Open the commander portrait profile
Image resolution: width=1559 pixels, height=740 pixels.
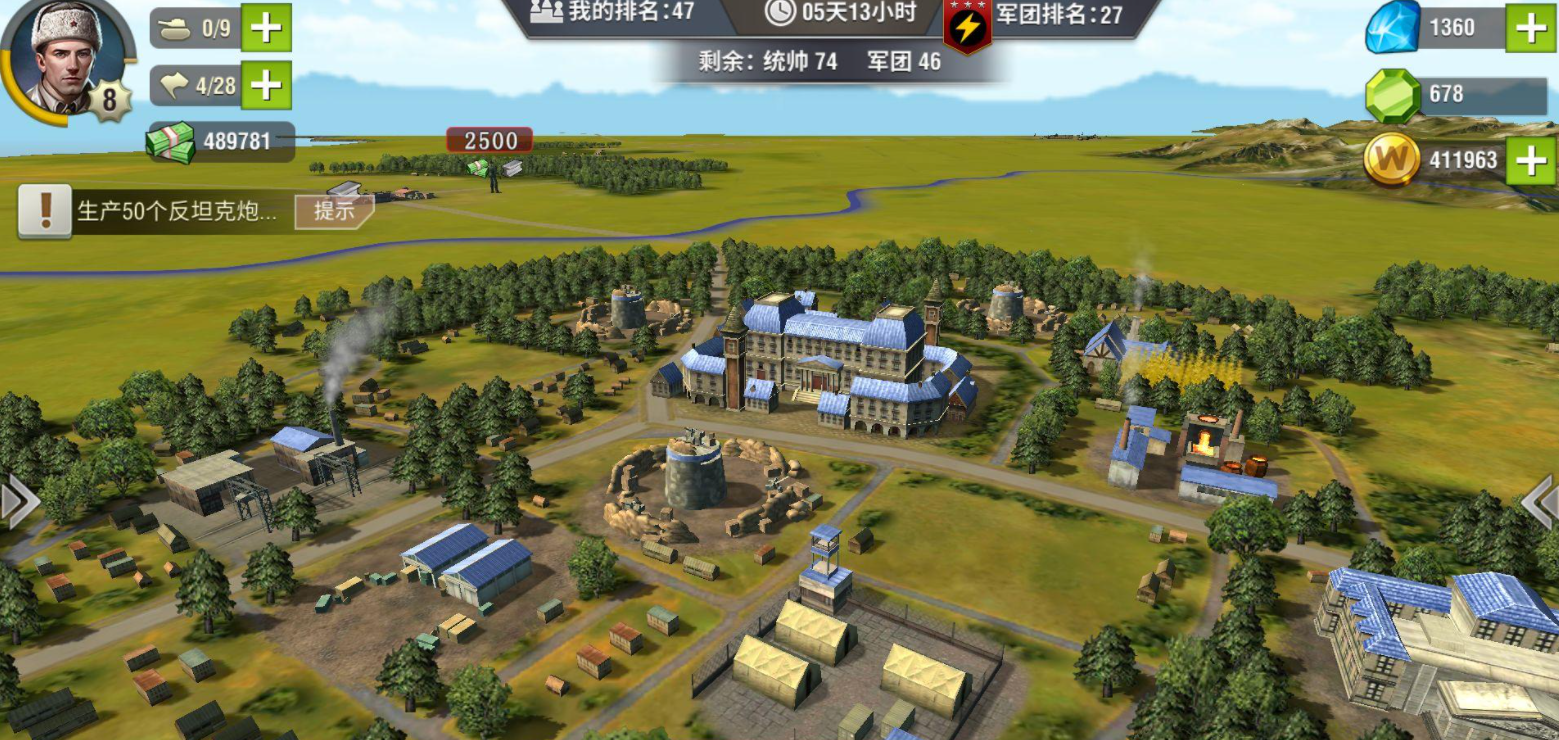pos(64,56)
